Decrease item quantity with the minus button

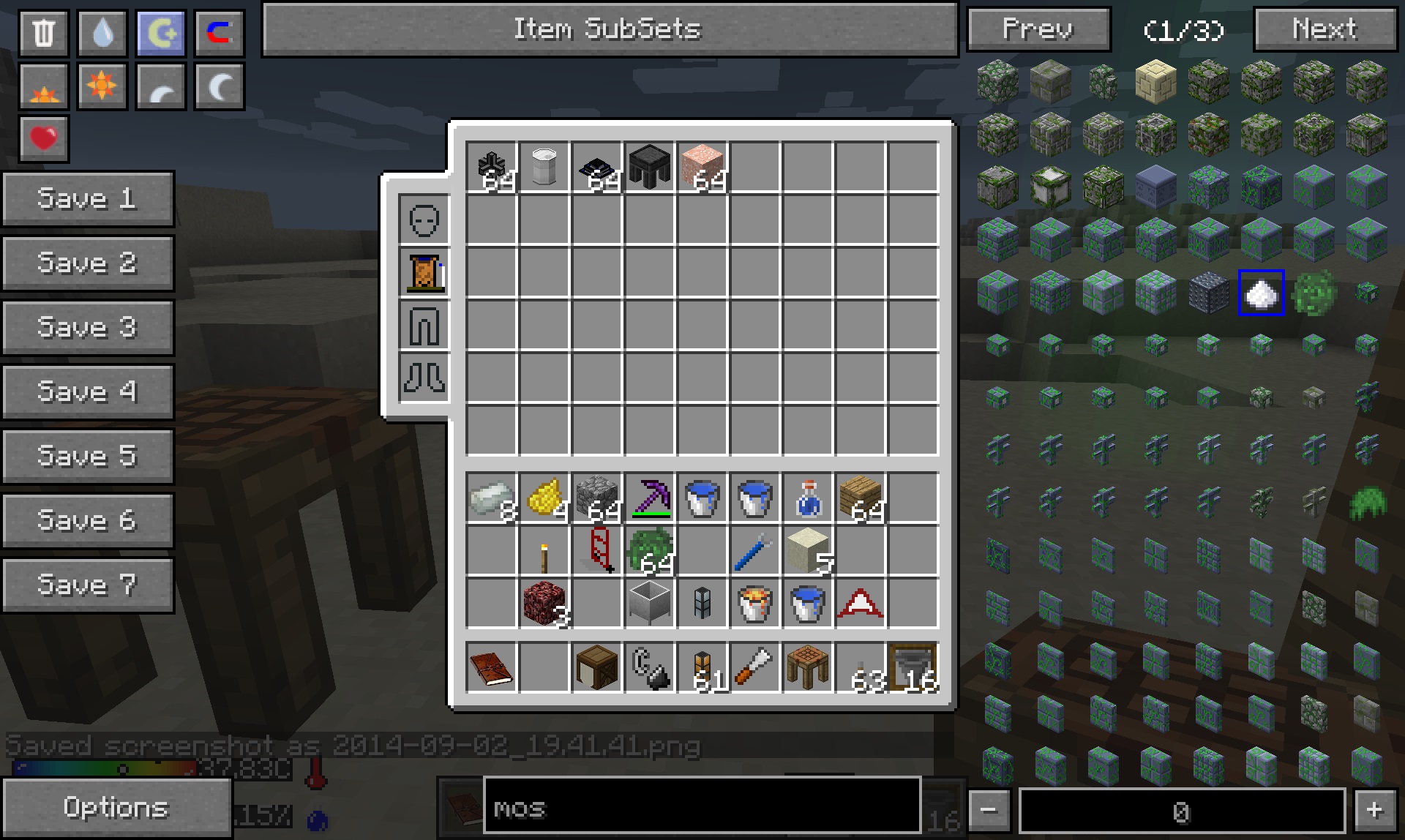click(989, 810)
